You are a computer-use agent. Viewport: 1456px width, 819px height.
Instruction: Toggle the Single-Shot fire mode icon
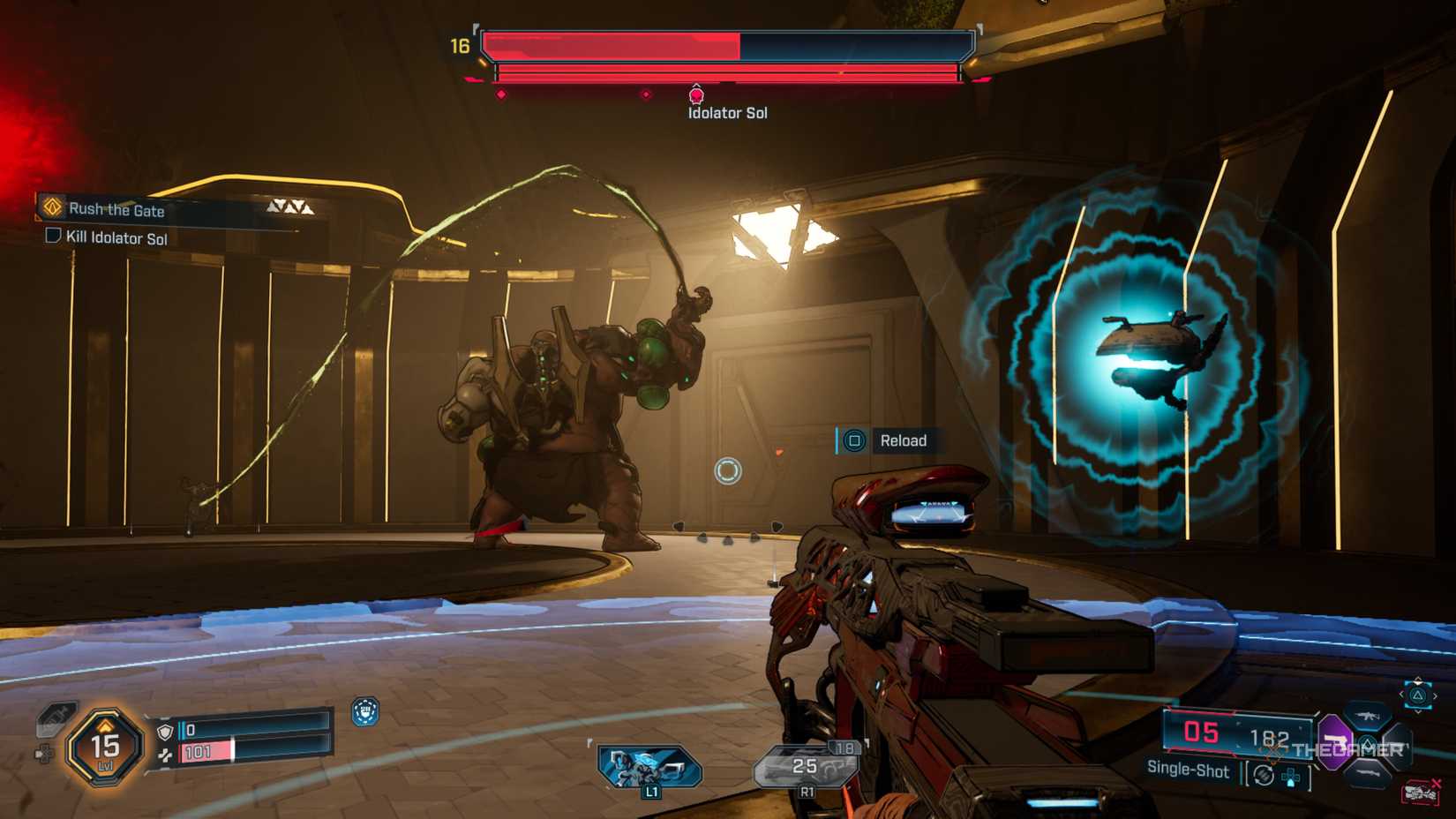(x=1264, y=775)
